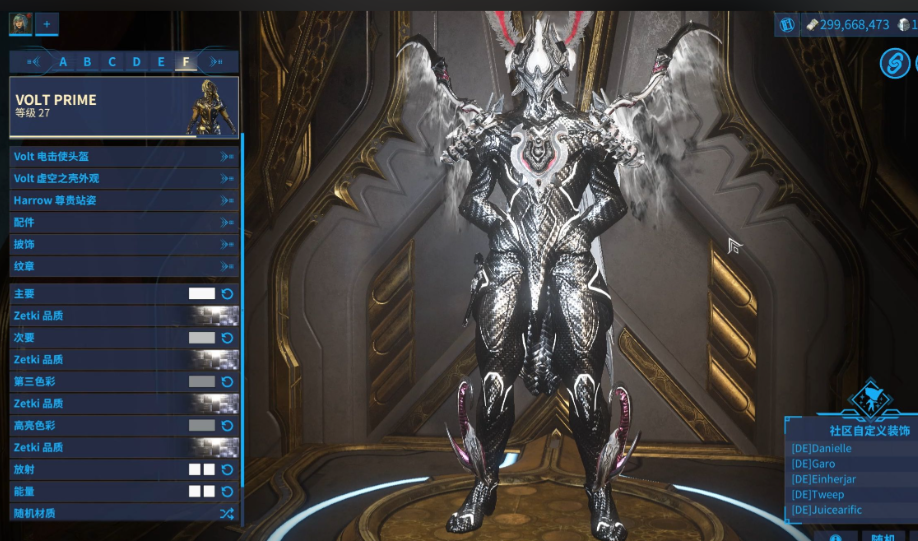Image resolution: width=918 pixels, height=541 pixels.
Task: Randomize materials with 随机材质 shuffle icon
Action: (x=227, y=514)
